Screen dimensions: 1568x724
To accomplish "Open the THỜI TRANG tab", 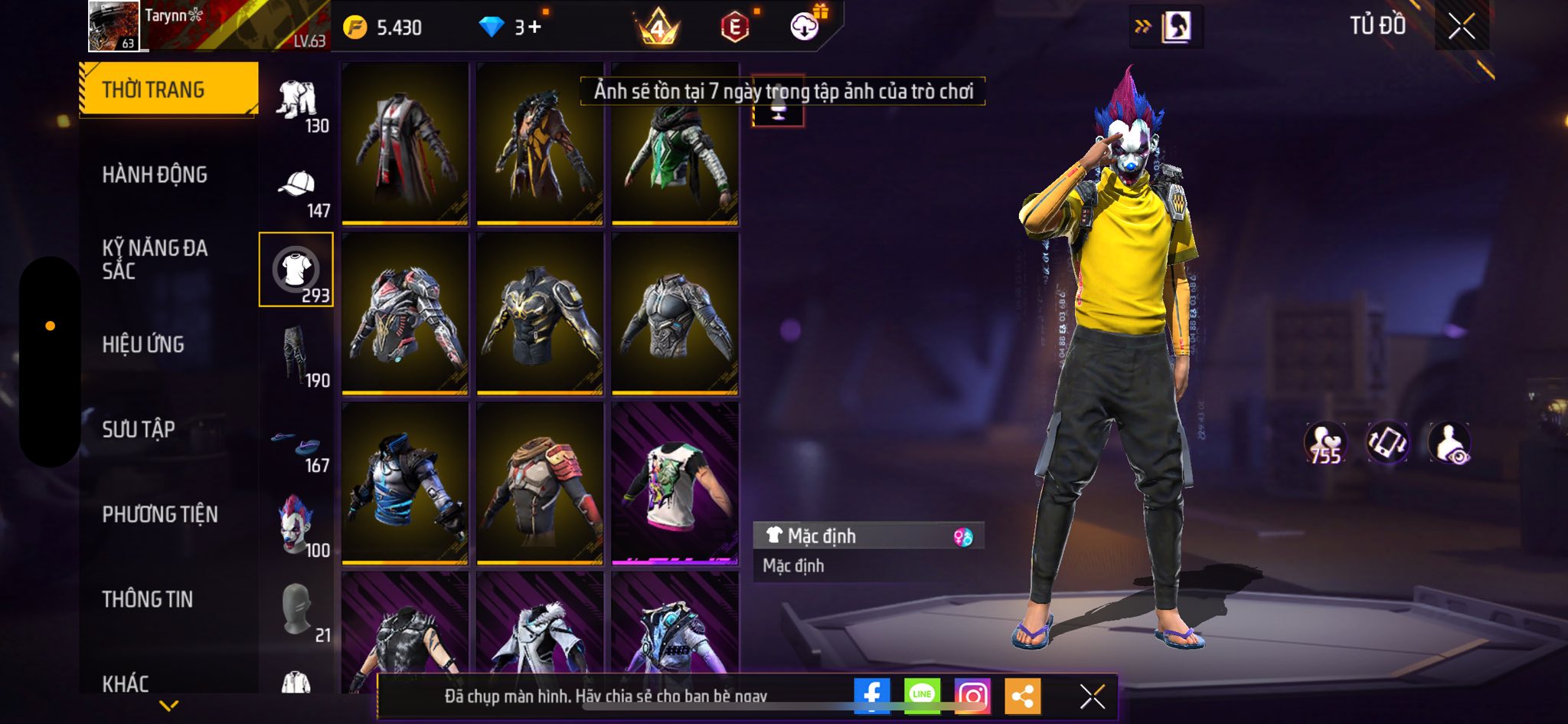I will (x=168, y=90).
